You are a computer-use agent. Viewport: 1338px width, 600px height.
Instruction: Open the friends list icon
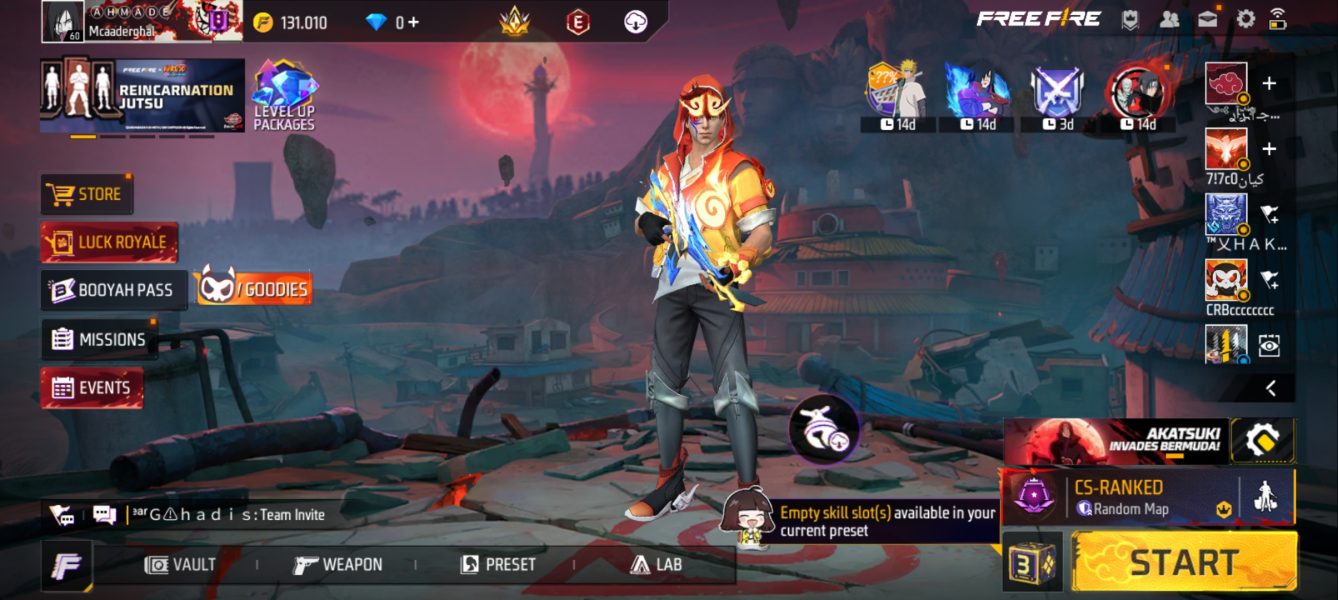click(x=1169, y=19)
